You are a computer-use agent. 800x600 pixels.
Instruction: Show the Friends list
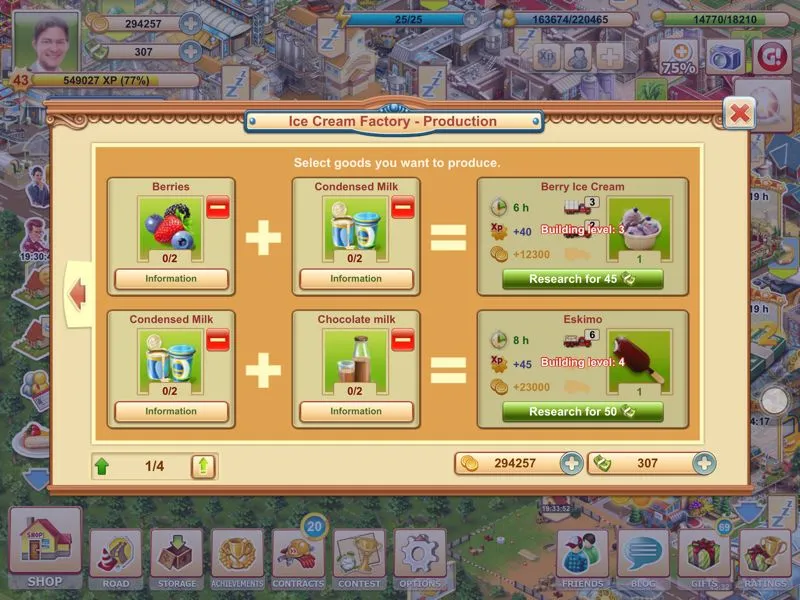pos(582,556)
